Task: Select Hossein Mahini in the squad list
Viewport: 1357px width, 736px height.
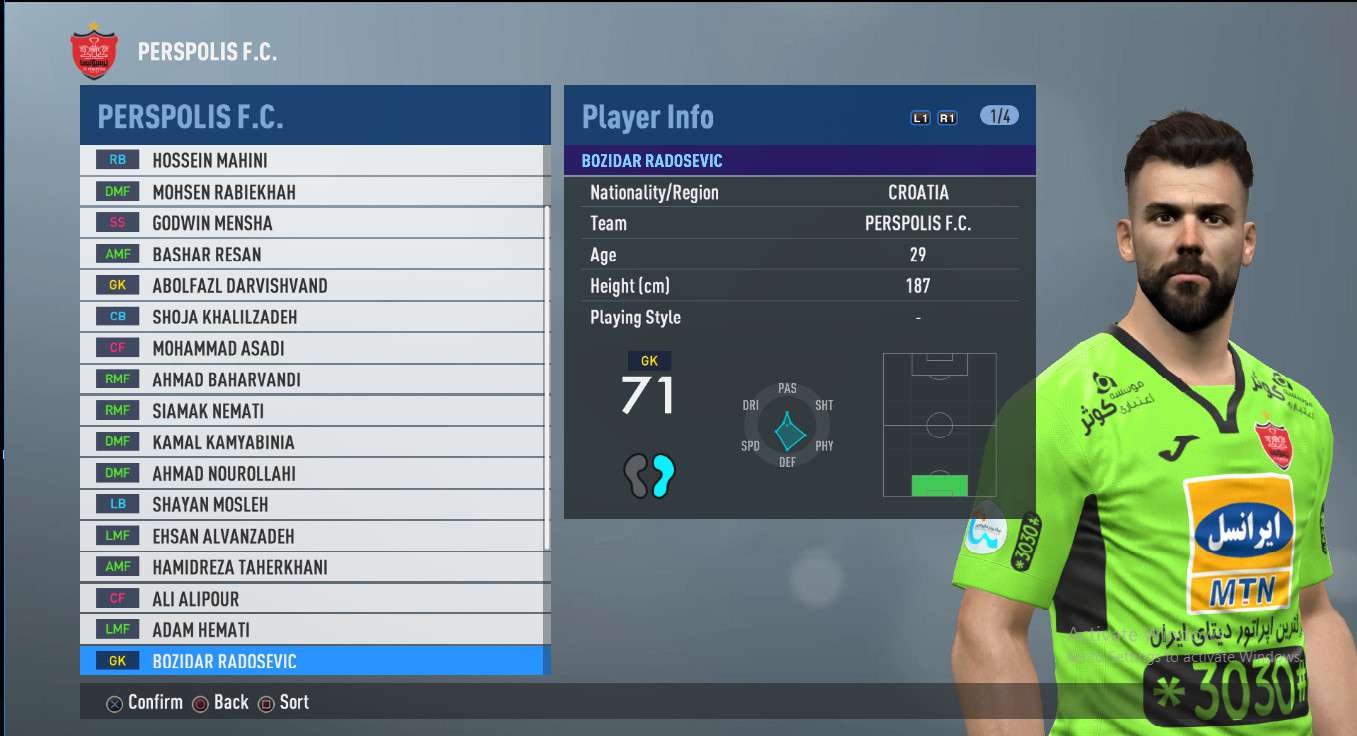Action: 312,160
